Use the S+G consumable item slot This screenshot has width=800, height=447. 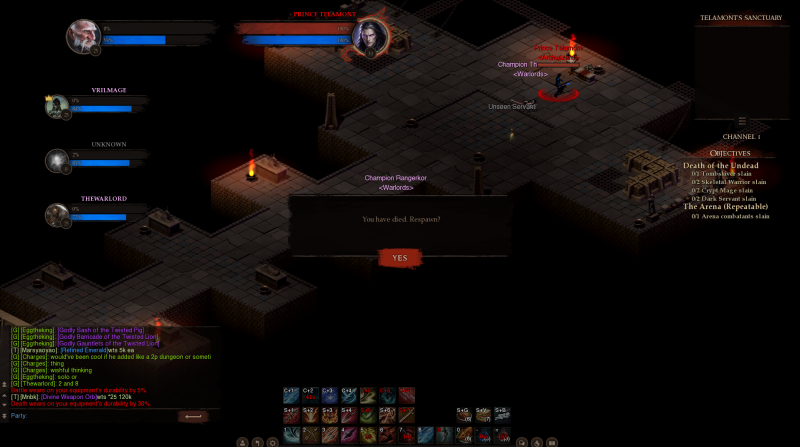click(x=463, y=415)
